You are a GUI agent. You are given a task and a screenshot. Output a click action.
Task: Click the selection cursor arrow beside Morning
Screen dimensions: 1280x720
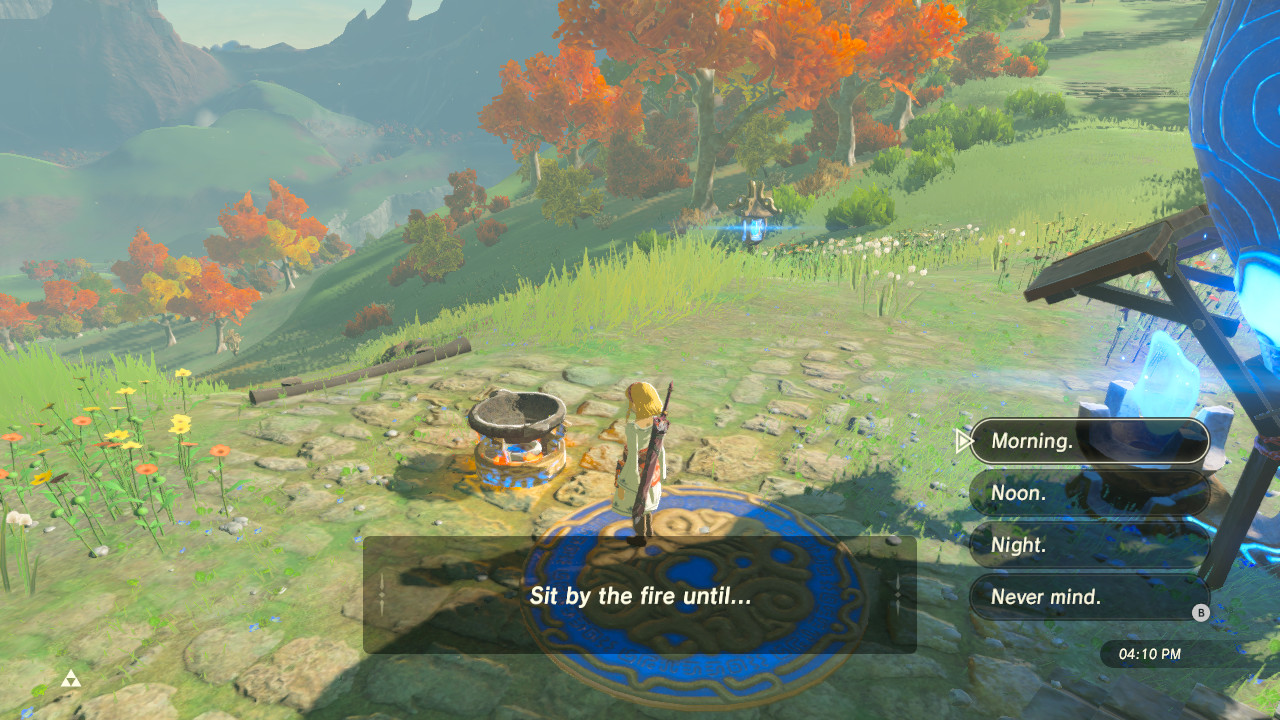(x=963, y=440)
